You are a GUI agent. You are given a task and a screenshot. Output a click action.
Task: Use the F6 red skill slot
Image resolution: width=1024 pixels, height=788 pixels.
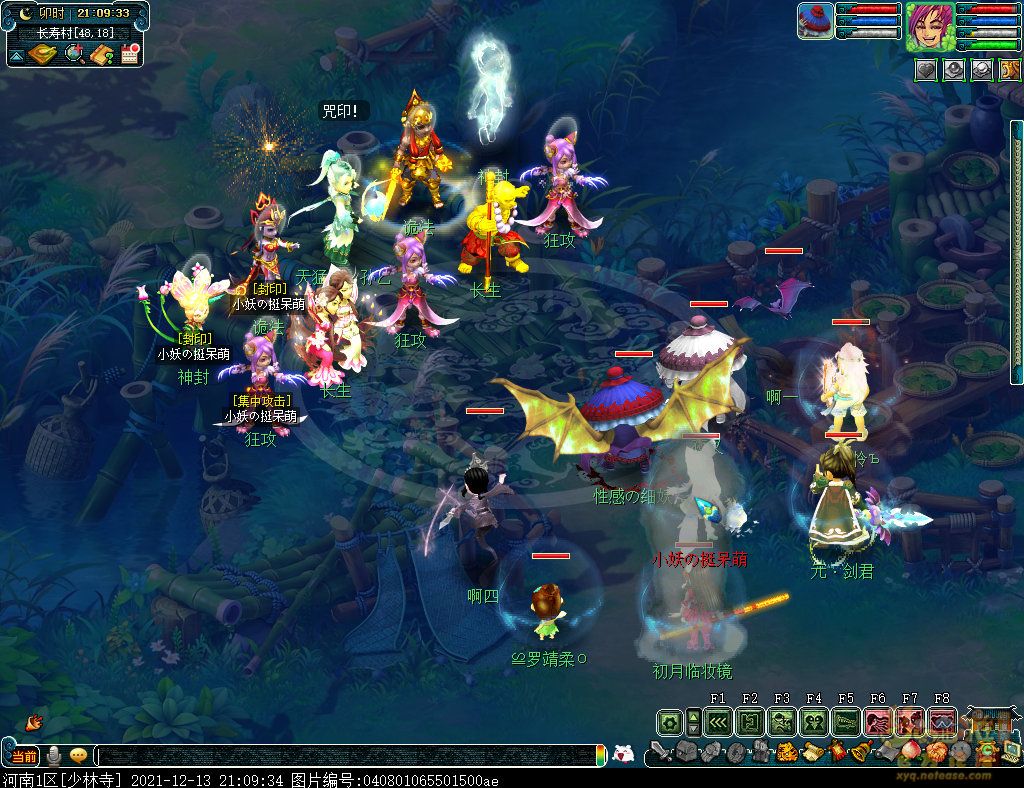point(877,722)
